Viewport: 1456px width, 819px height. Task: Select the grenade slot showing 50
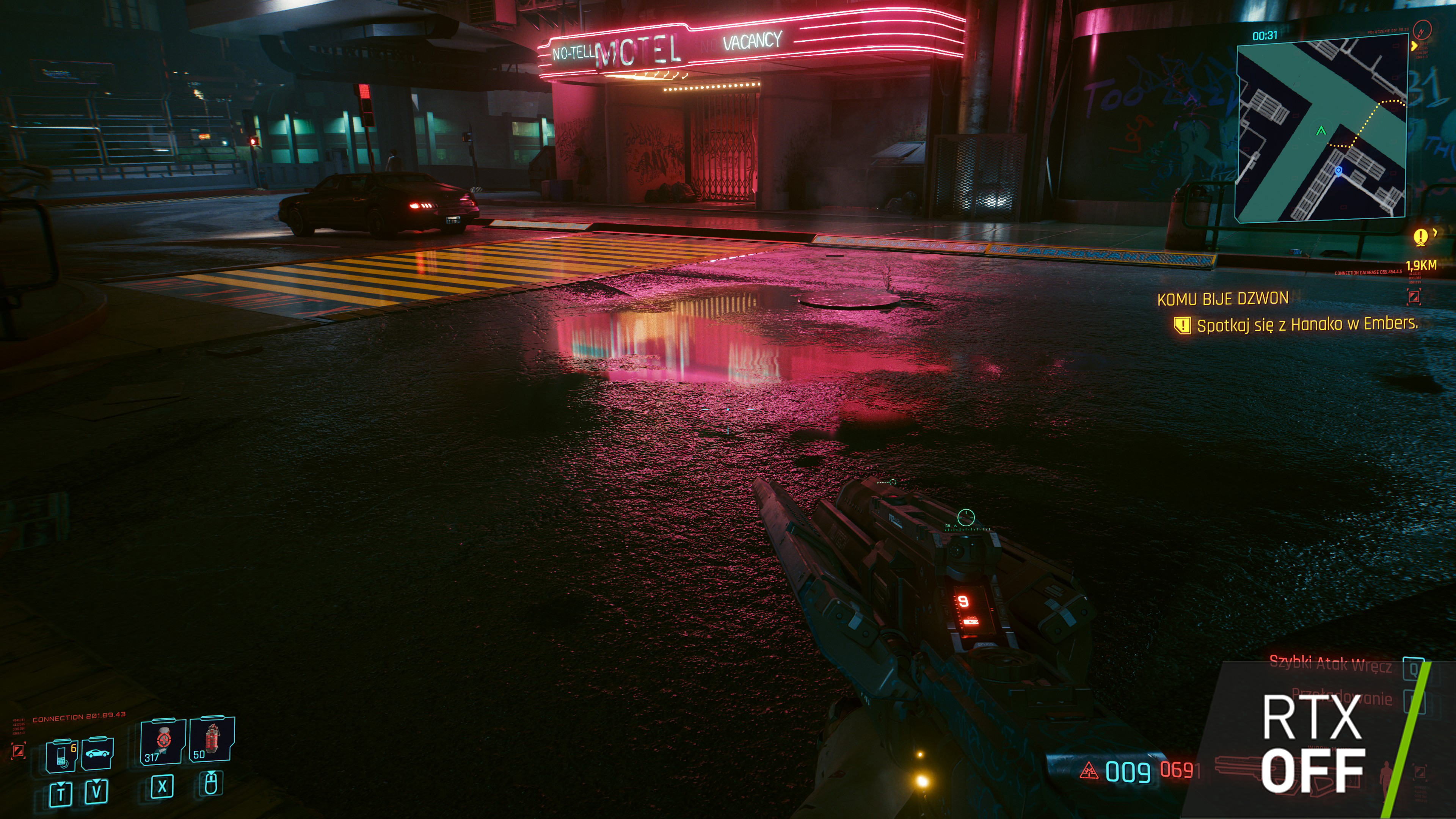tap(212, 739)
